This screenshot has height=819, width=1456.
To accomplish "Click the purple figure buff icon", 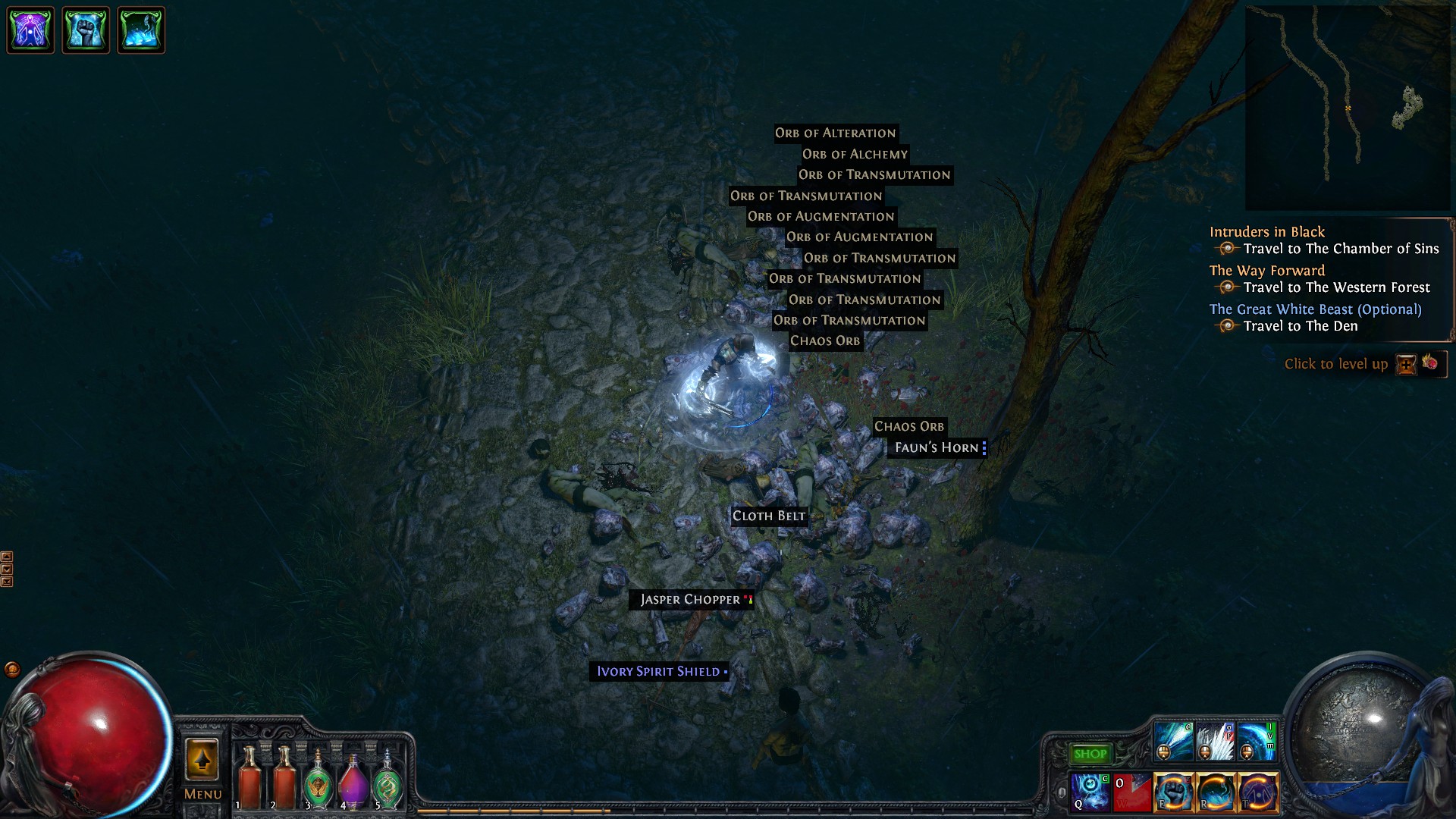I will point(30,30).
